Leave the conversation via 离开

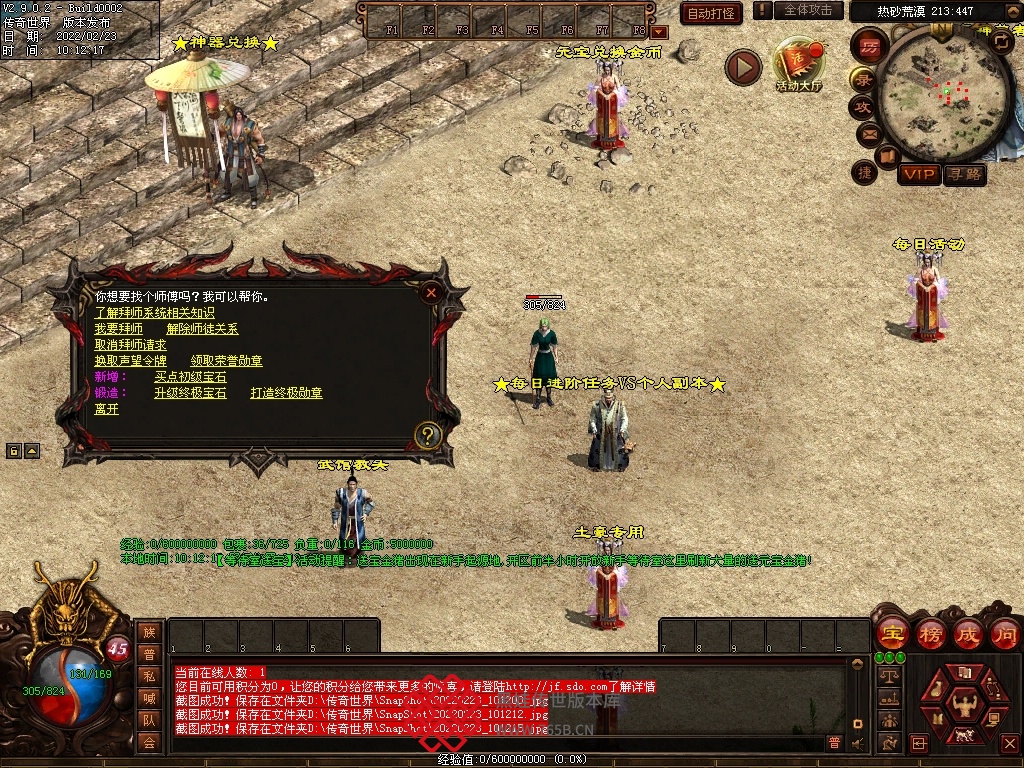(x=106, y=409)
